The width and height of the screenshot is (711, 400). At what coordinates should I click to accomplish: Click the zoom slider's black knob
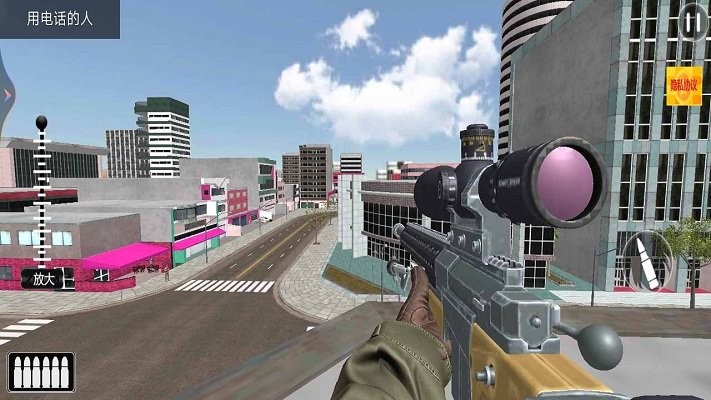point(42,123)
